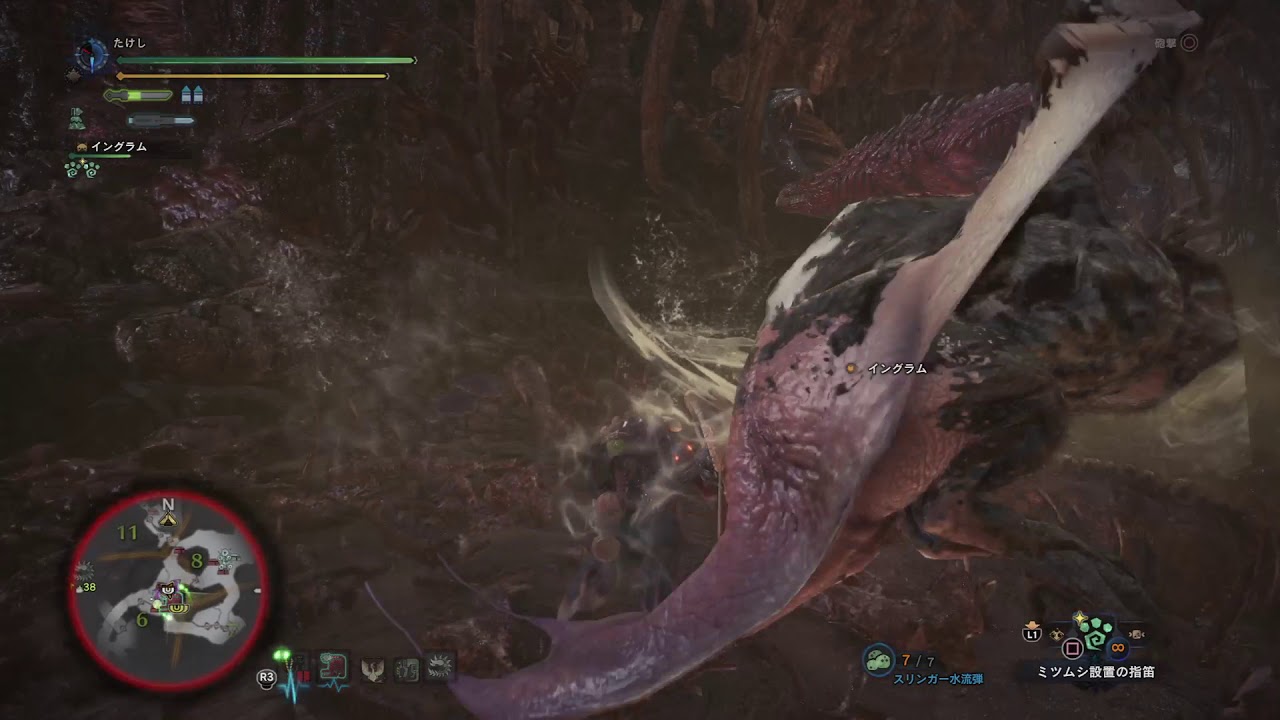1280x720 pixels.
Task: Click the N compass marker on the minimap
Action: click(167, 505)
